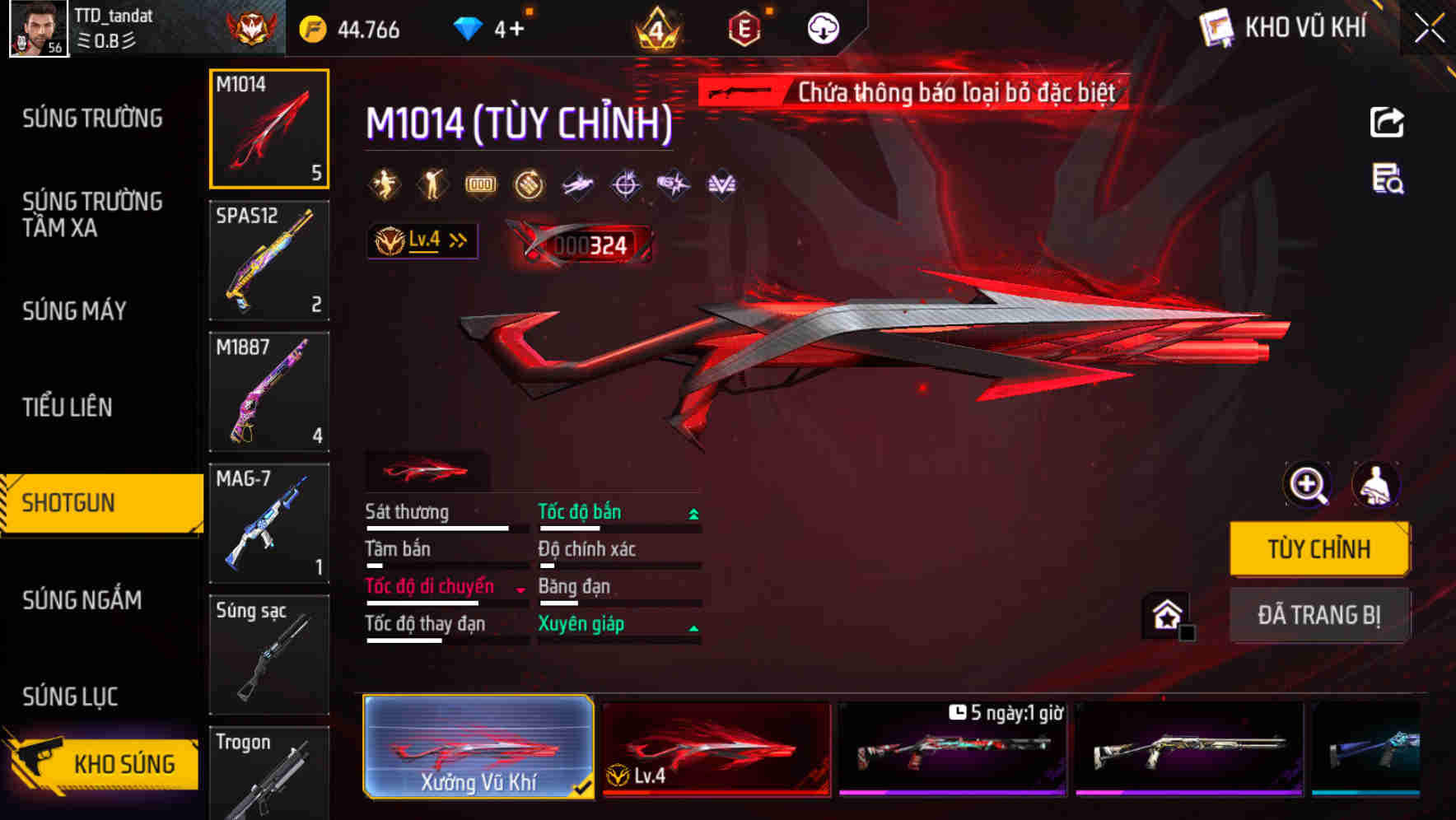
Task: Click the home favorite icon near ĐÃ TRANG BỊ
Action: tap(1168, 615)
